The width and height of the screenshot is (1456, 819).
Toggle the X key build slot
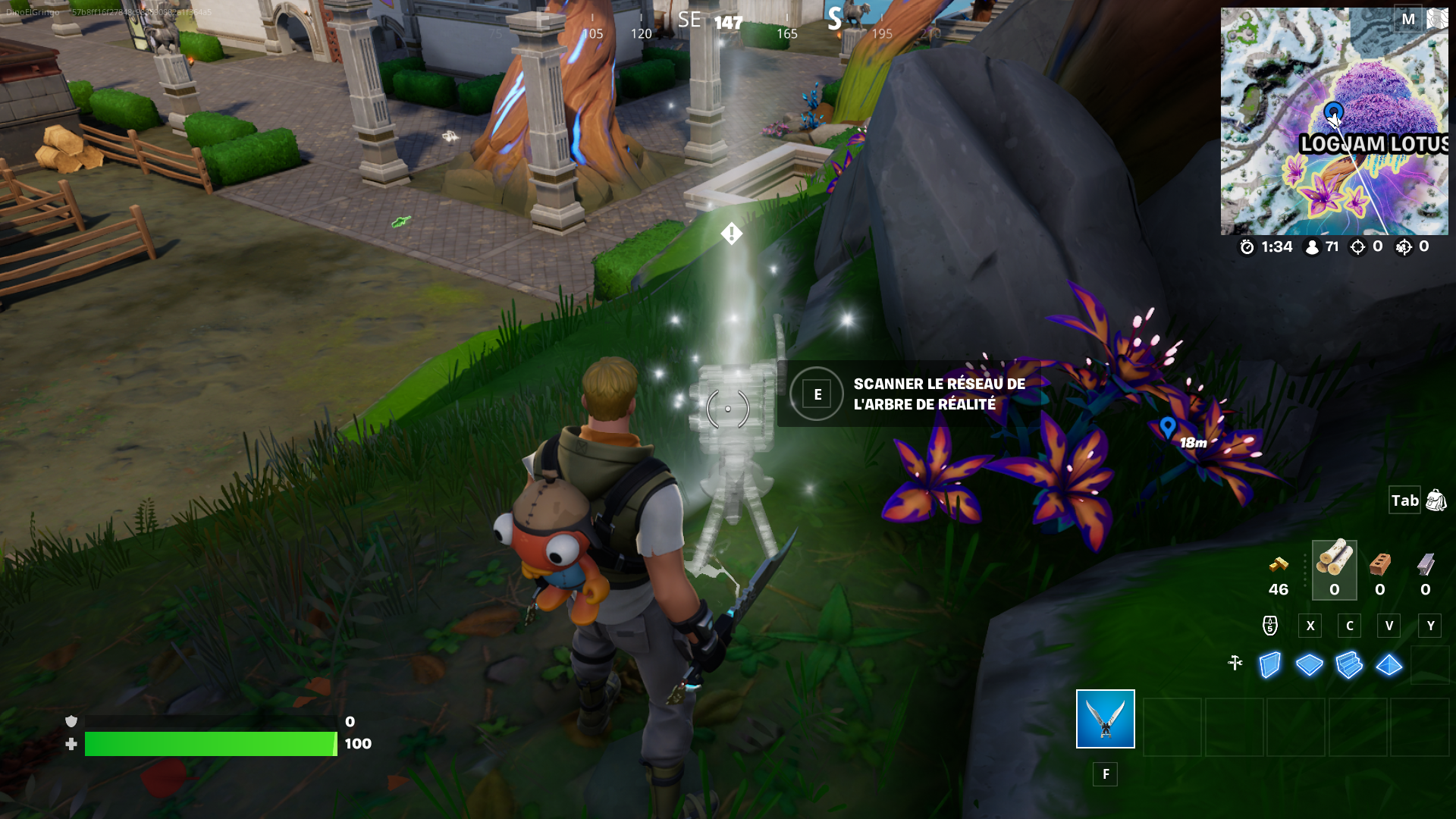tap(1310, 626)
